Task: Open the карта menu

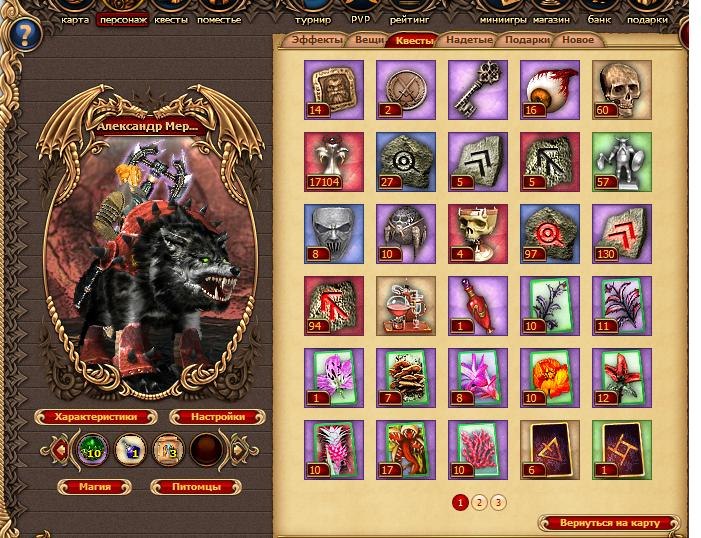Action: [74, 19]
